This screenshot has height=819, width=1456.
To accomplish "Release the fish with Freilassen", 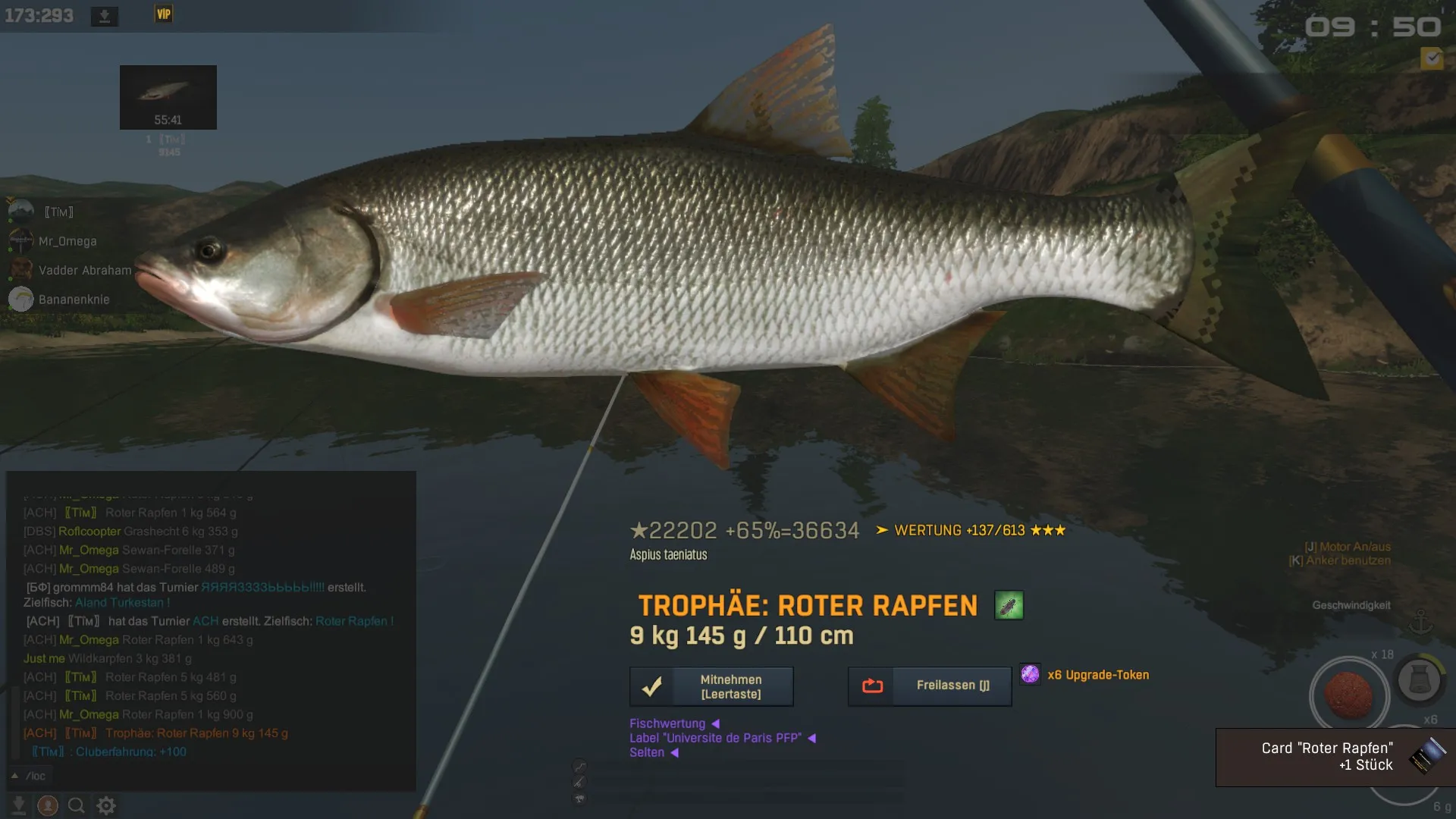I will (x=929, y=686).
